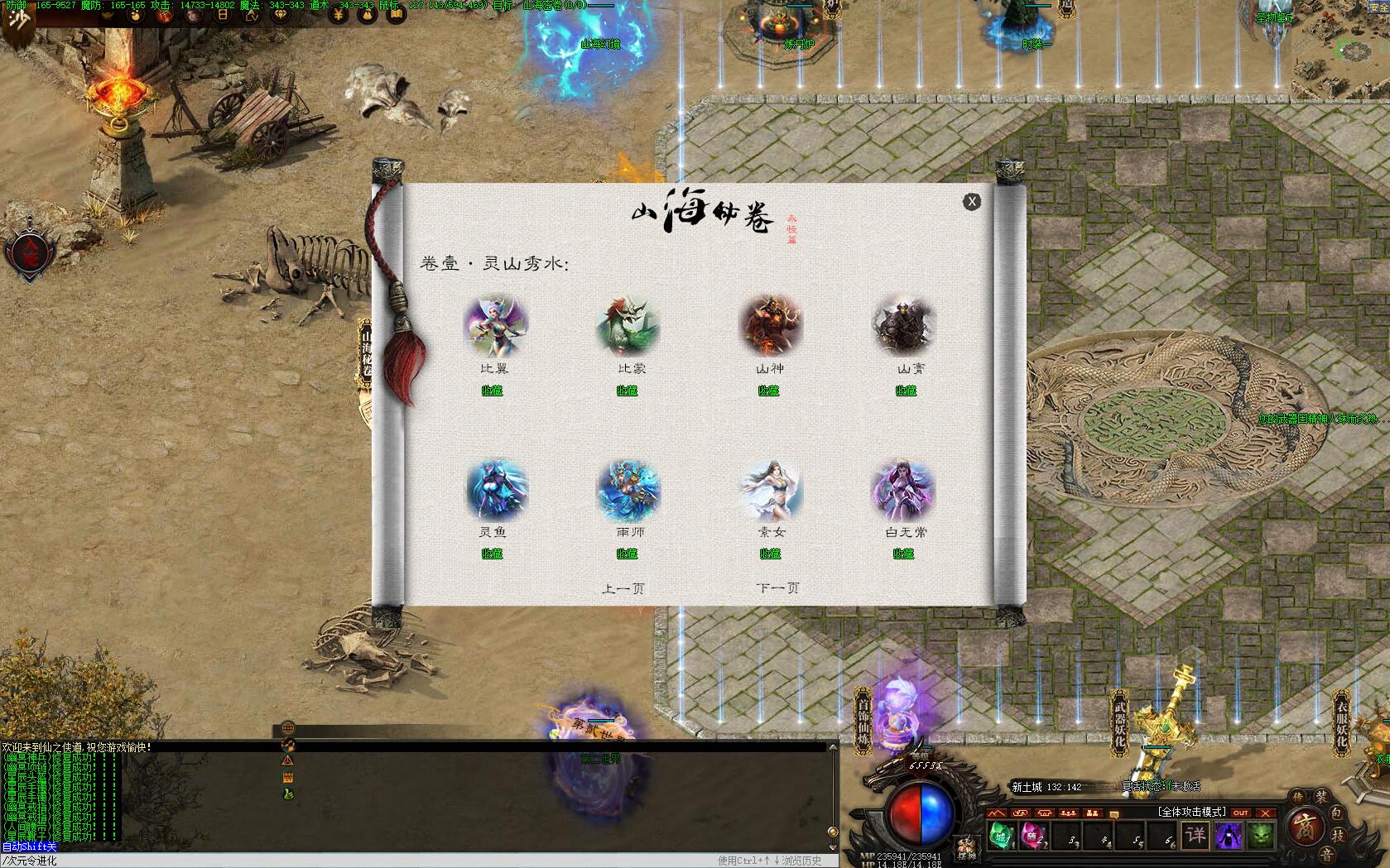
Task: Click the 收藏 link under 山膏
Action: tap(906, 391)
